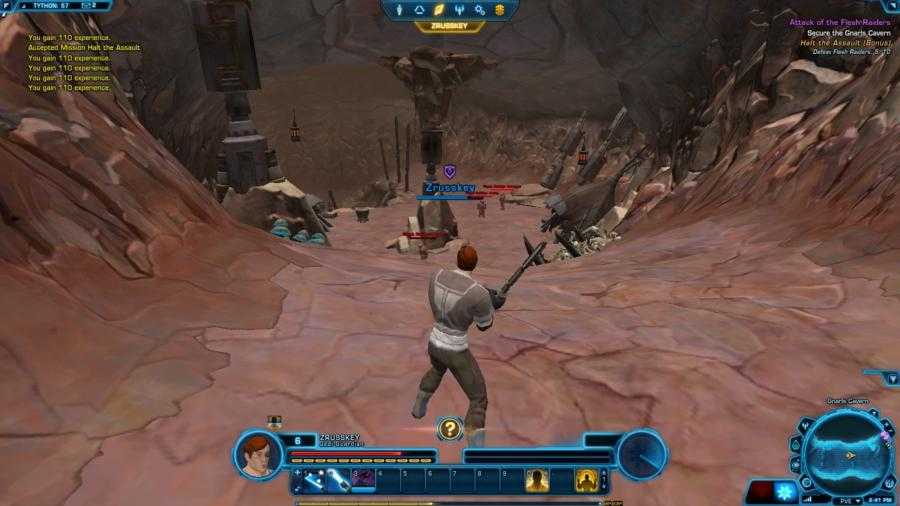Click the gears icon in top menu
Screen dimensions: 900x506
pyautogui.click(x=479, y=9)
